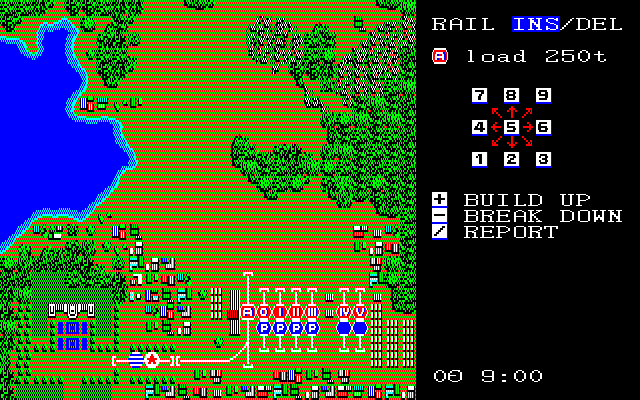640x400 pixels.
Task: Choose direction 3 on the compass pad
Action: [543, 159]
